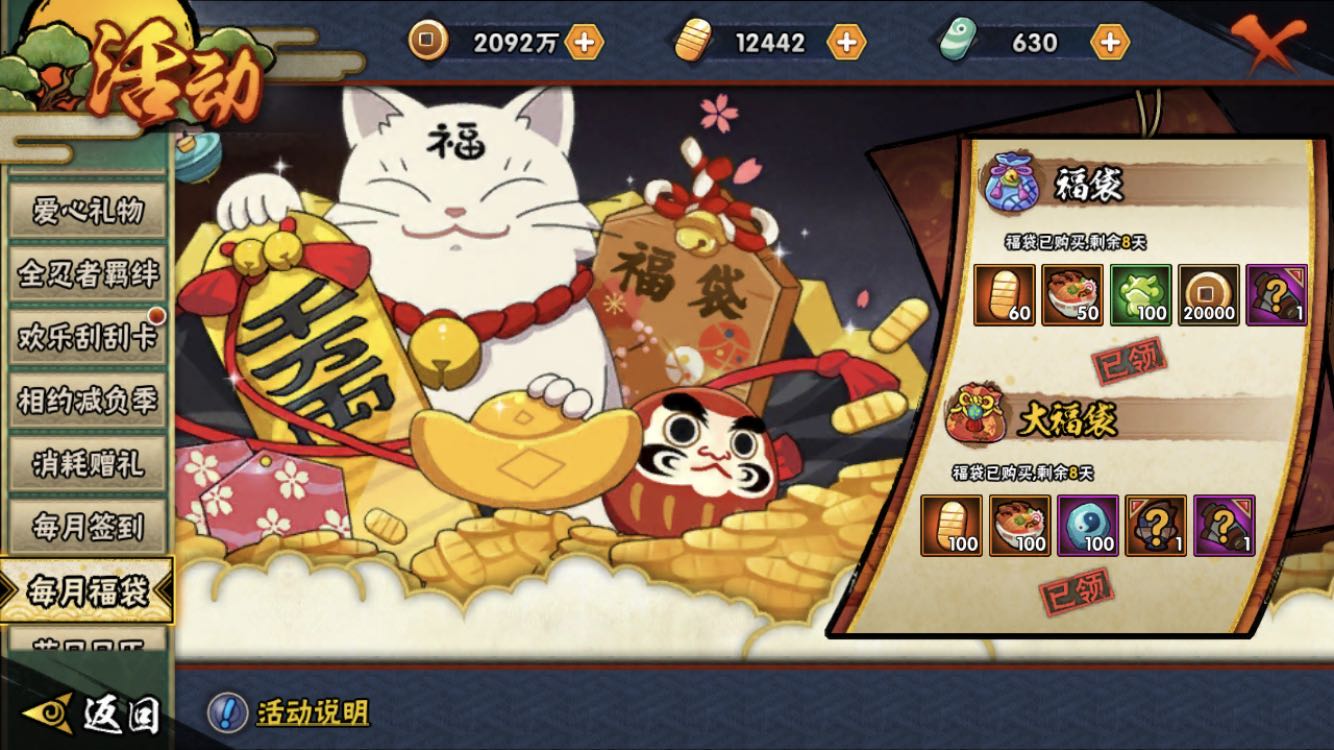Click the exclamation icon next to 活动说明
Viewport: 1334px width, 750px height.
point(230,713)
